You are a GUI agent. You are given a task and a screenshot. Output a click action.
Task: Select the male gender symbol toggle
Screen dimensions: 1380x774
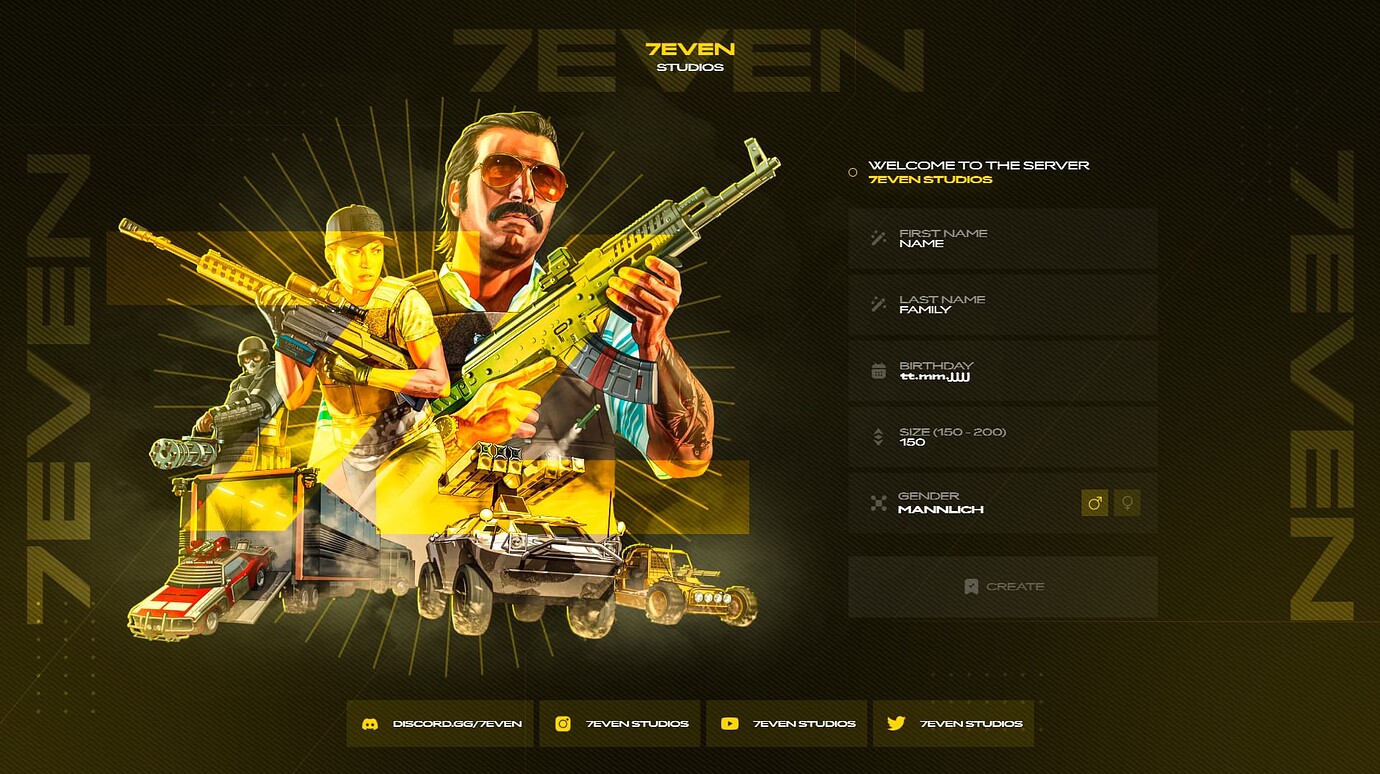pyautogui.click(x=1094, y=503)
